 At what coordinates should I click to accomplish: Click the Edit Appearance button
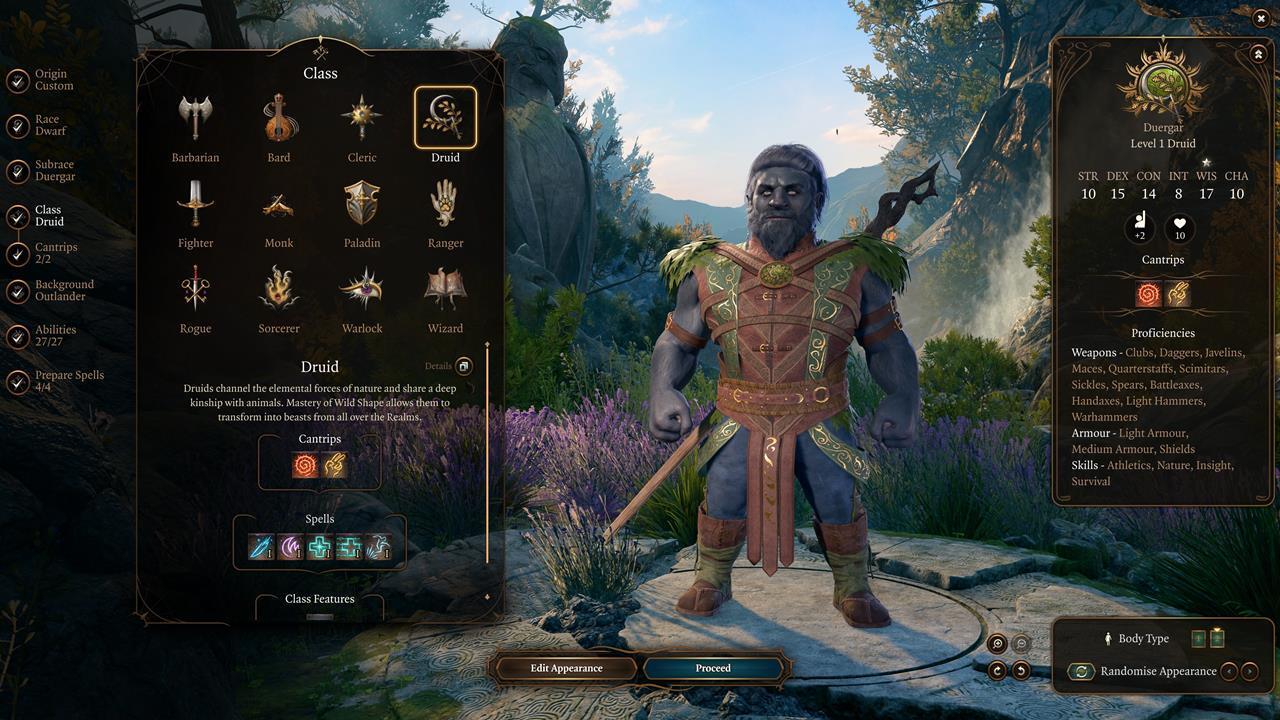[x=566, y=668]
